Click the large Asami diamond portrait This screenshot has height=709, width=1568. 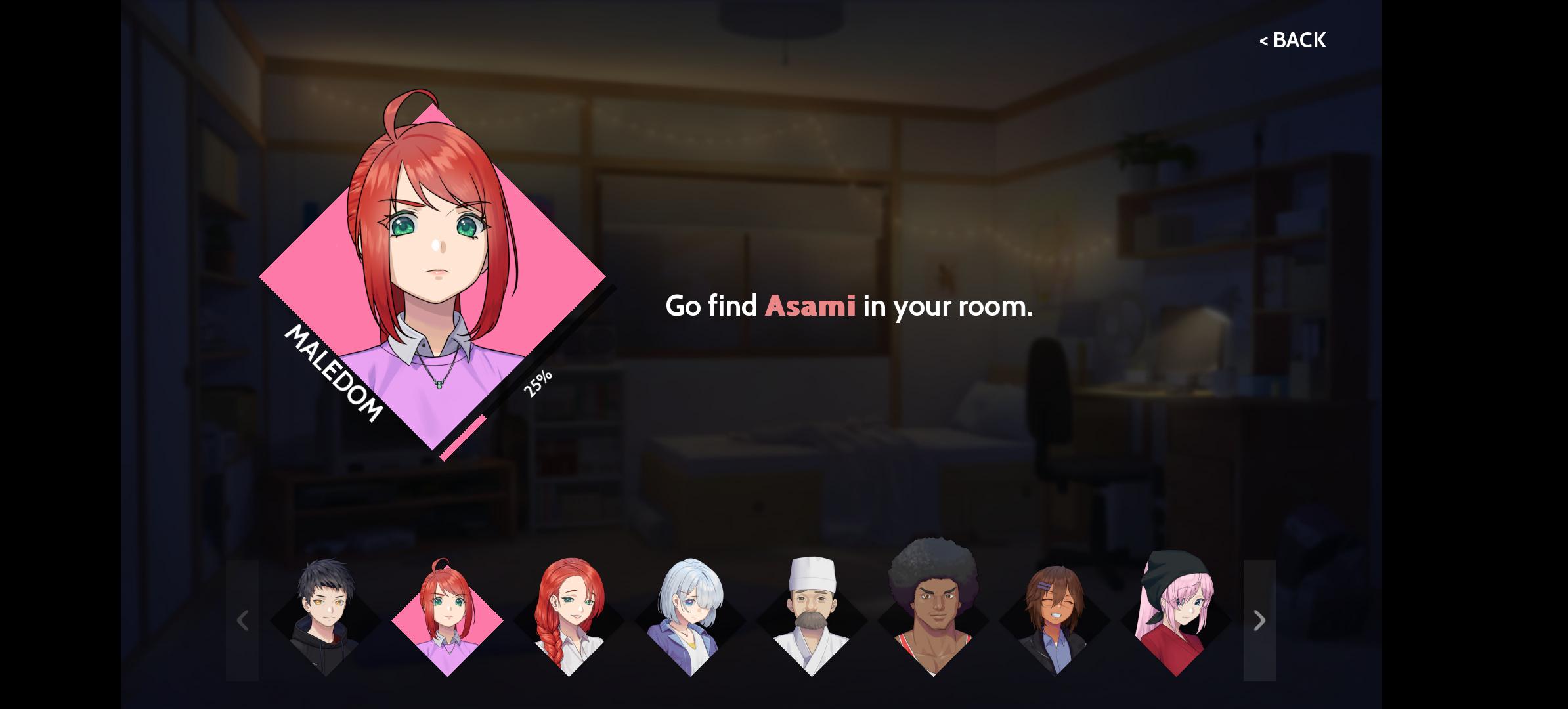coord(432,276)
